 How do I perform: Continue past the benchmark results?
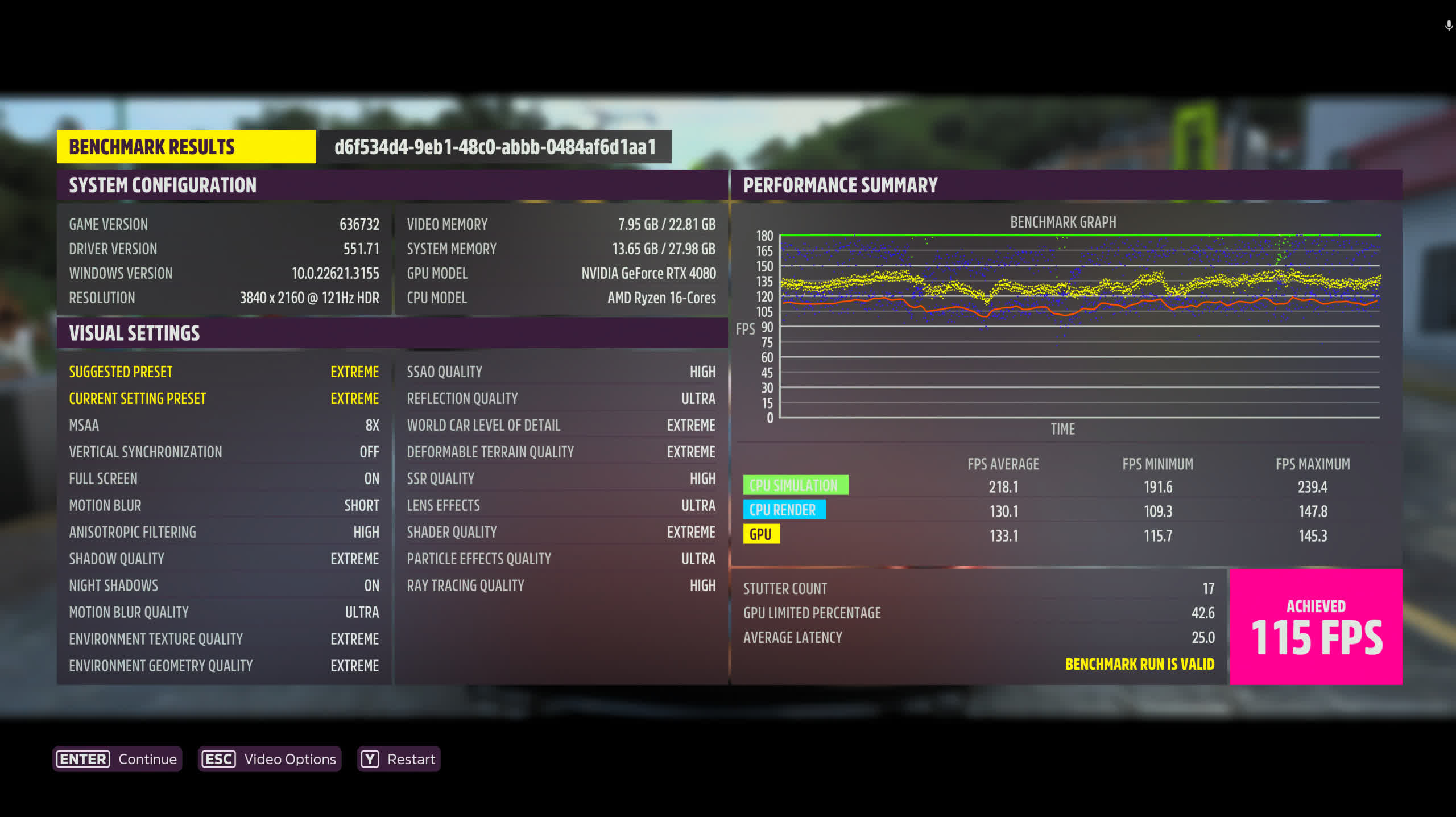coord(117,759)
